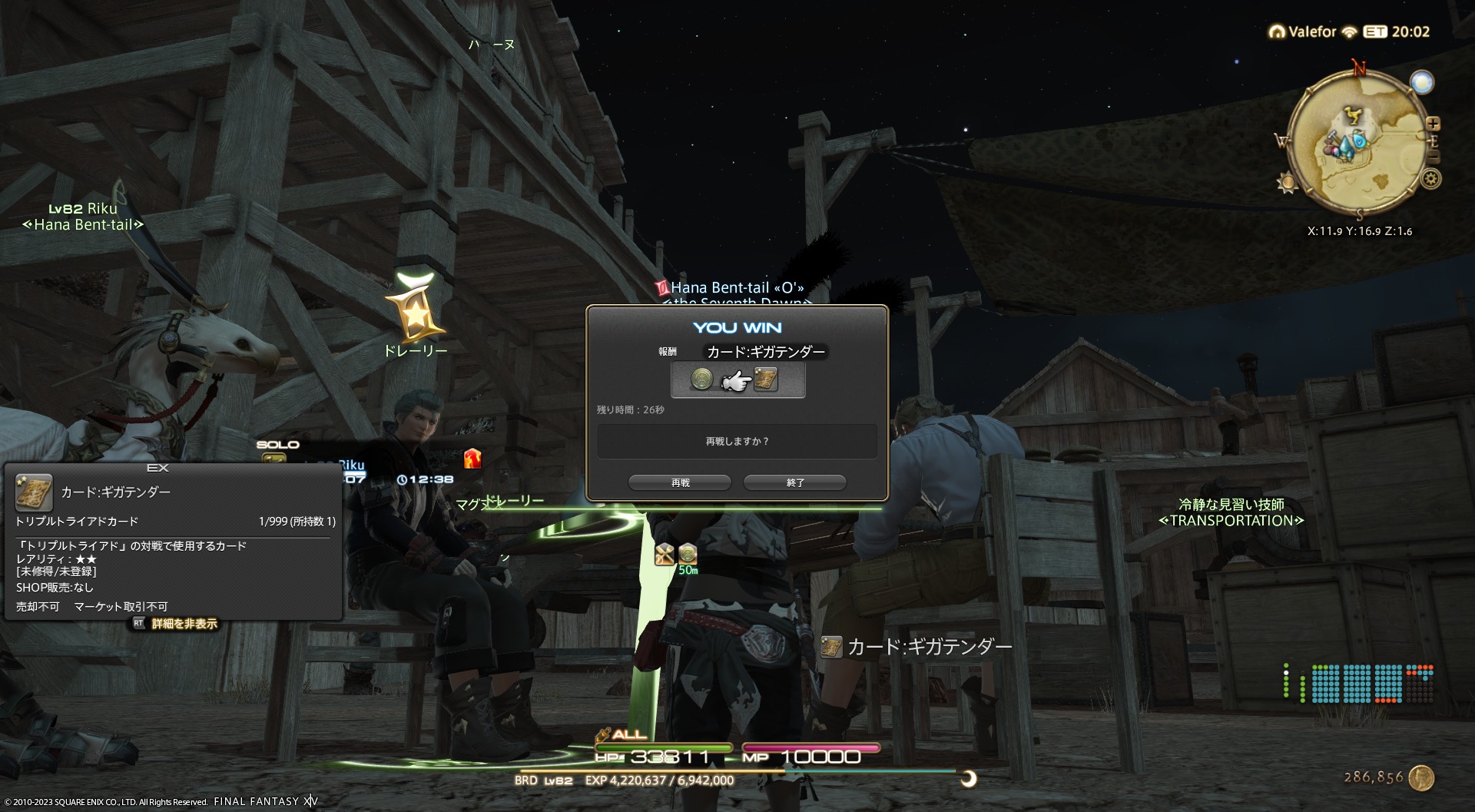Zoom in the minimap with plus button
This screenshot has height=812, width=1475.
[1433, 124]
